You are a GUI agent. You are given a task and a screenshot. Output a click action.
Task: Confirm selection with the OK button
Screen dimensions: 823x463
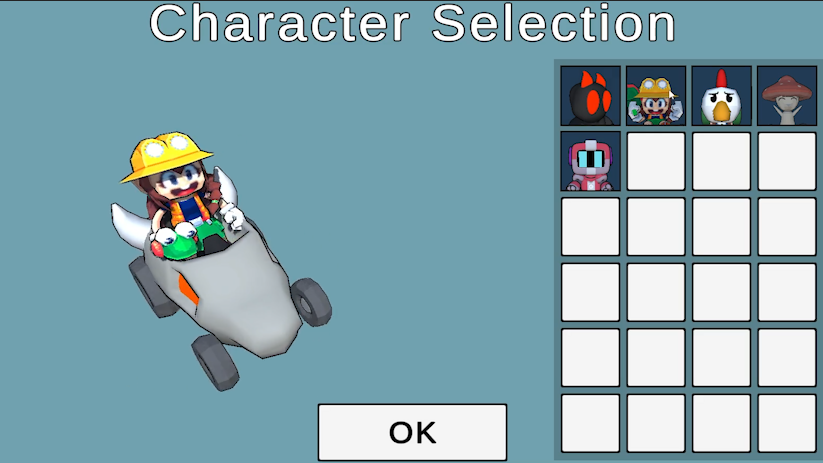pos(412,432)
